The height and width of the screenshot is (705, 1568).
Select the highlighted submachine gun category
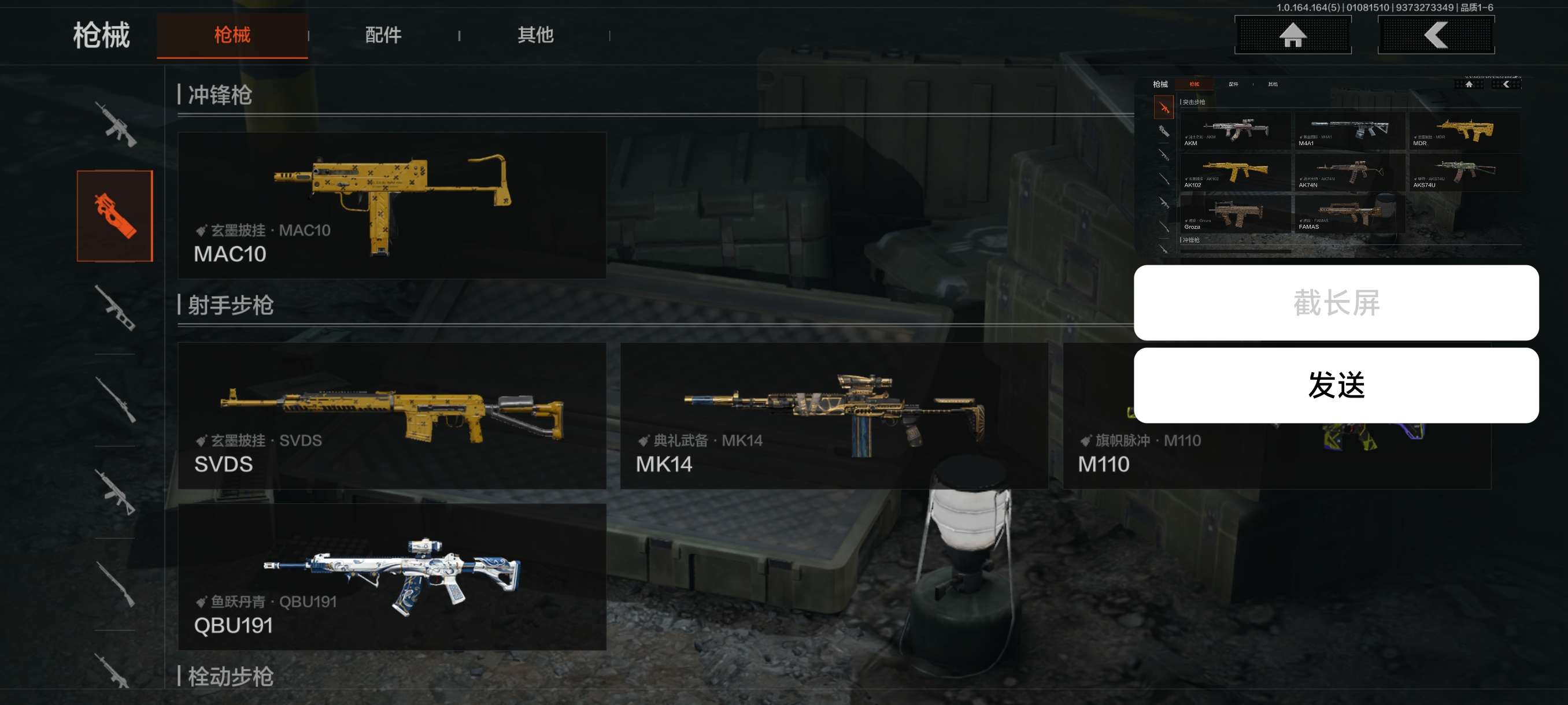point(115,216)
